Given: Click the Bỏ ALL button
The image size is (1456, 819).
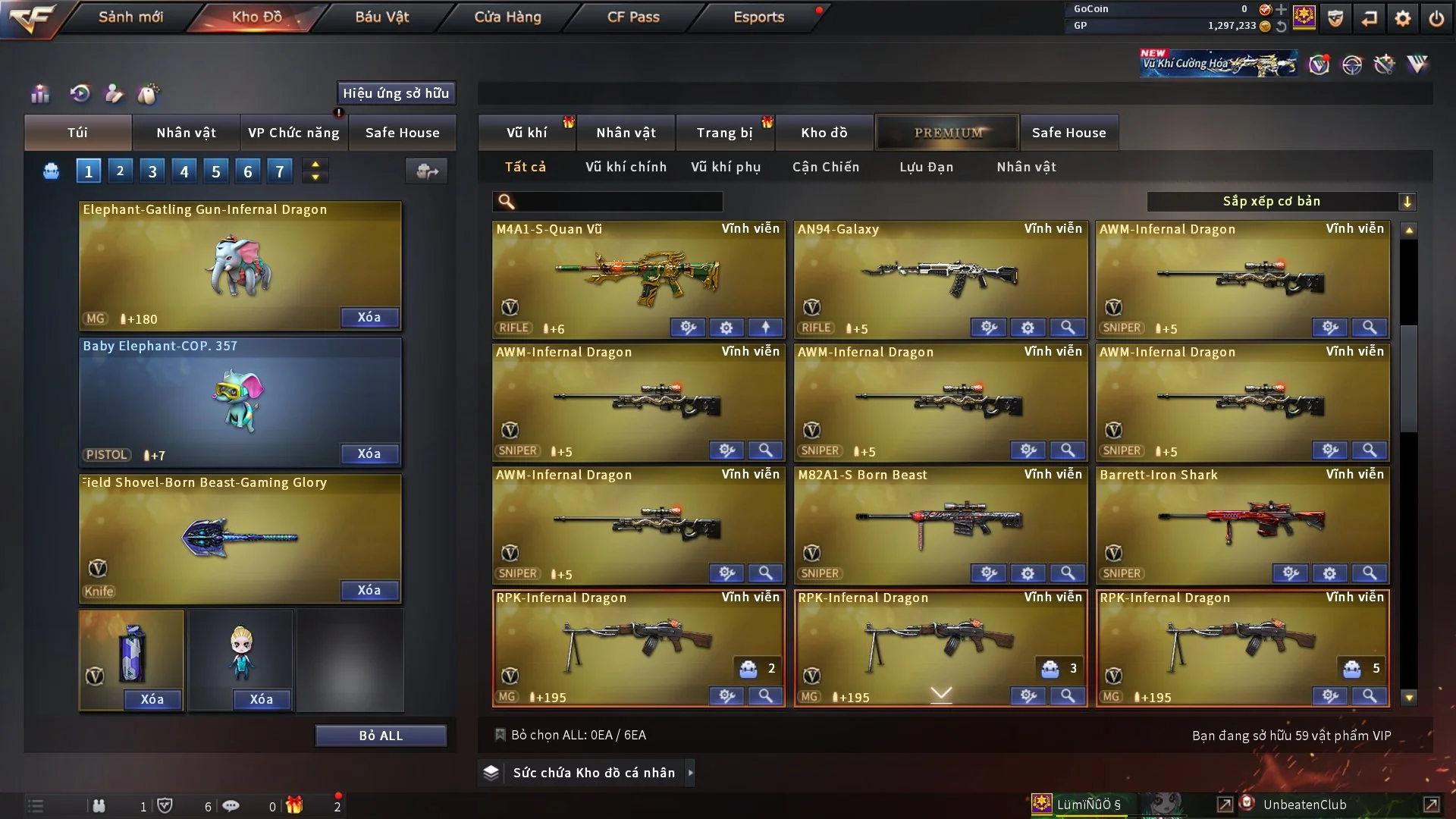Looking at the screenshot, I should 381,736.
